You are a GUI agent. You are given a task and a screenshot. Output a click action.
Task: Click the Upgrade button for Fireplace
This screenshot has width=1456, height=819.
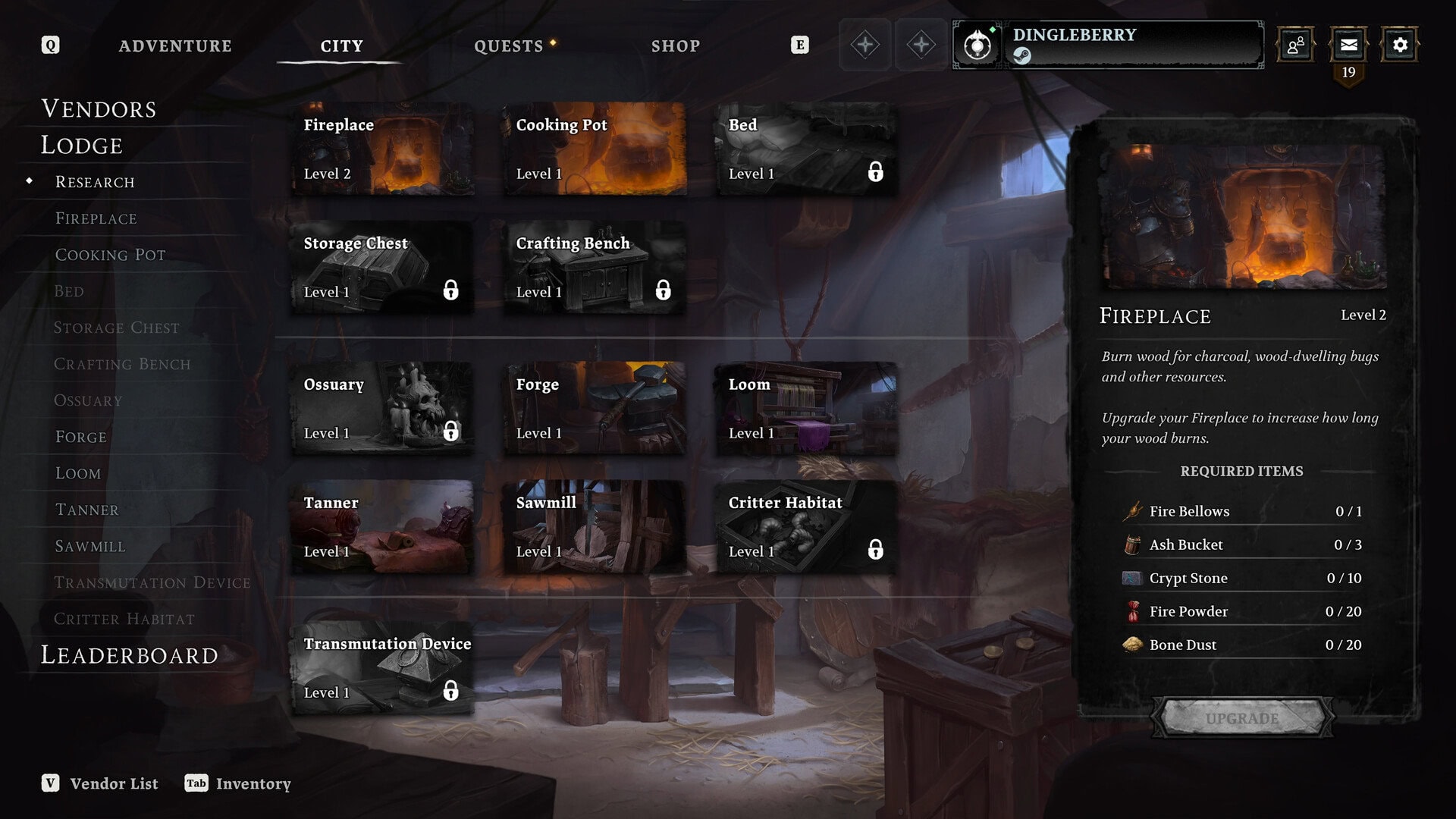pos(1241,717)
